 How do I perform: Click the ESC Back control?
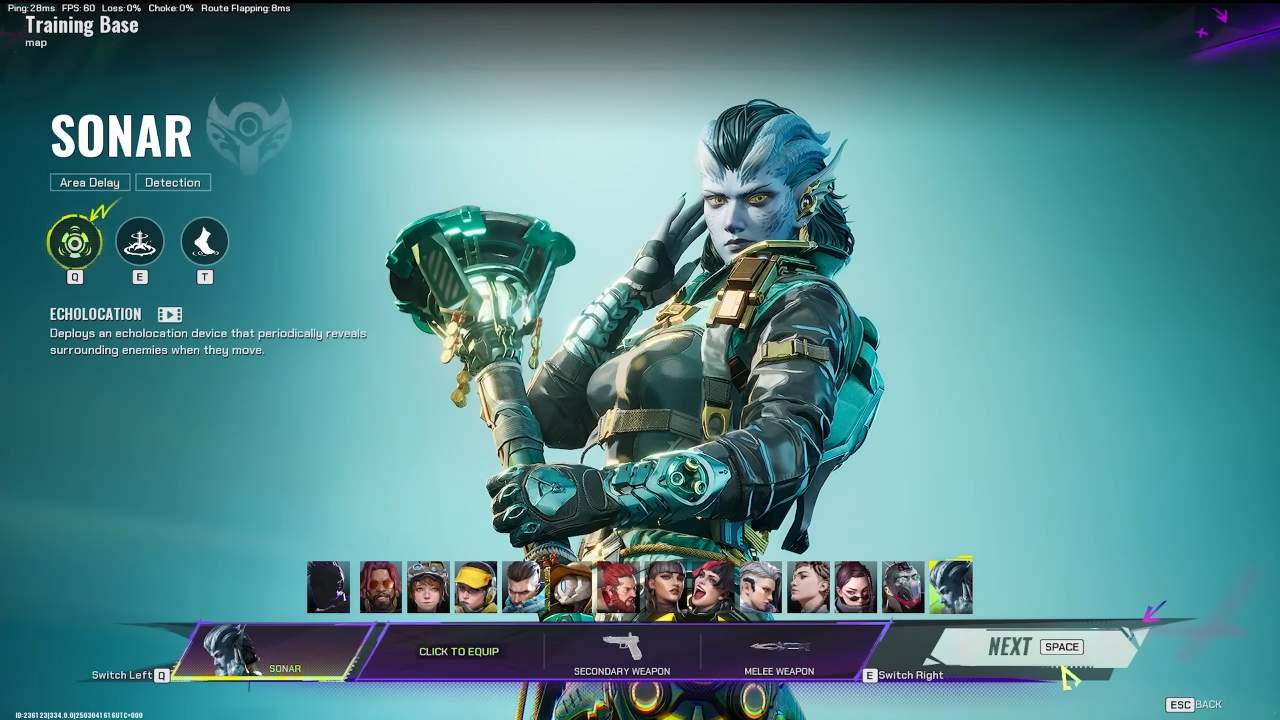tap(1192, 704)
